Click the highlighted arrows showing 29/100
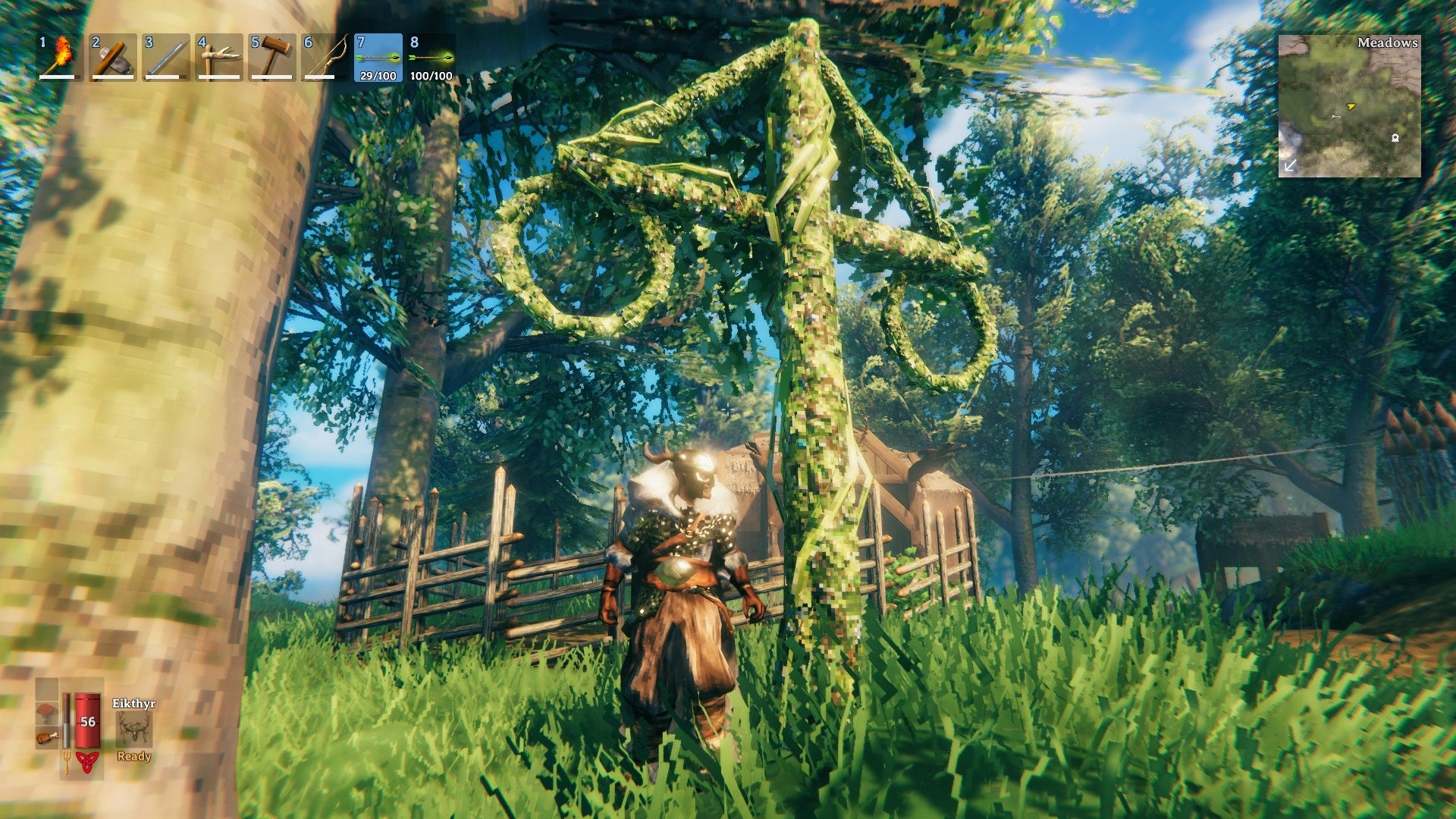Viewport: 1456px width, 819px height. pyautogui.click(x=378, y=57)
